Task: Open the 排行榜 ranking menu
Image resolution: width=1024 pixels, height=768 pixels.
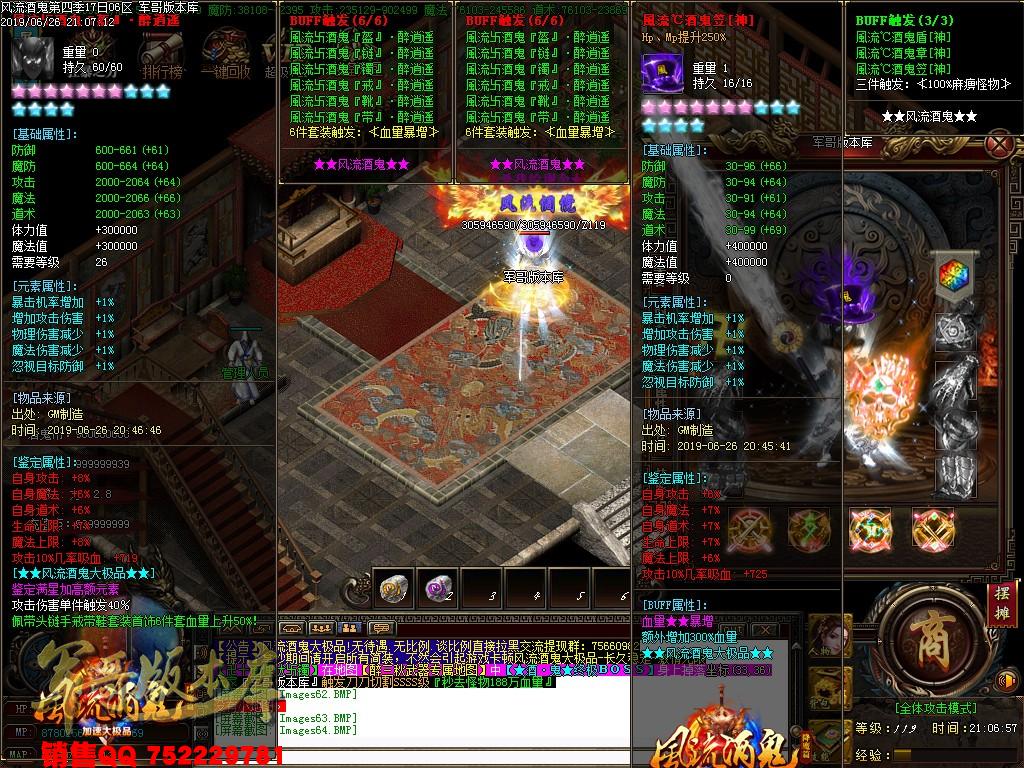Action: coord(160,55)
